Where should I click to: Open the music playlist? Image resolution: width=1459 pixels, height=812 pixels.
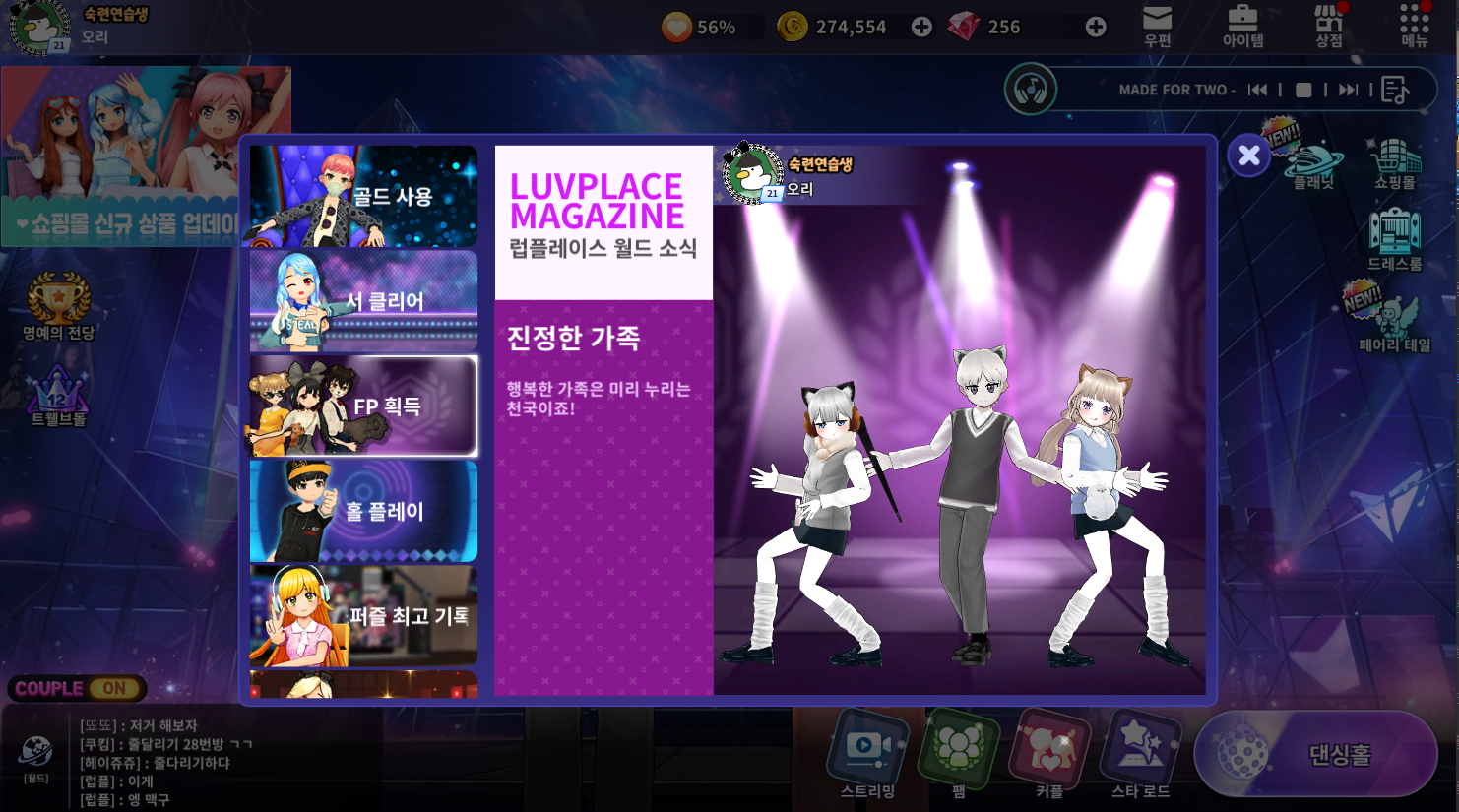[x=1395, y=90]
